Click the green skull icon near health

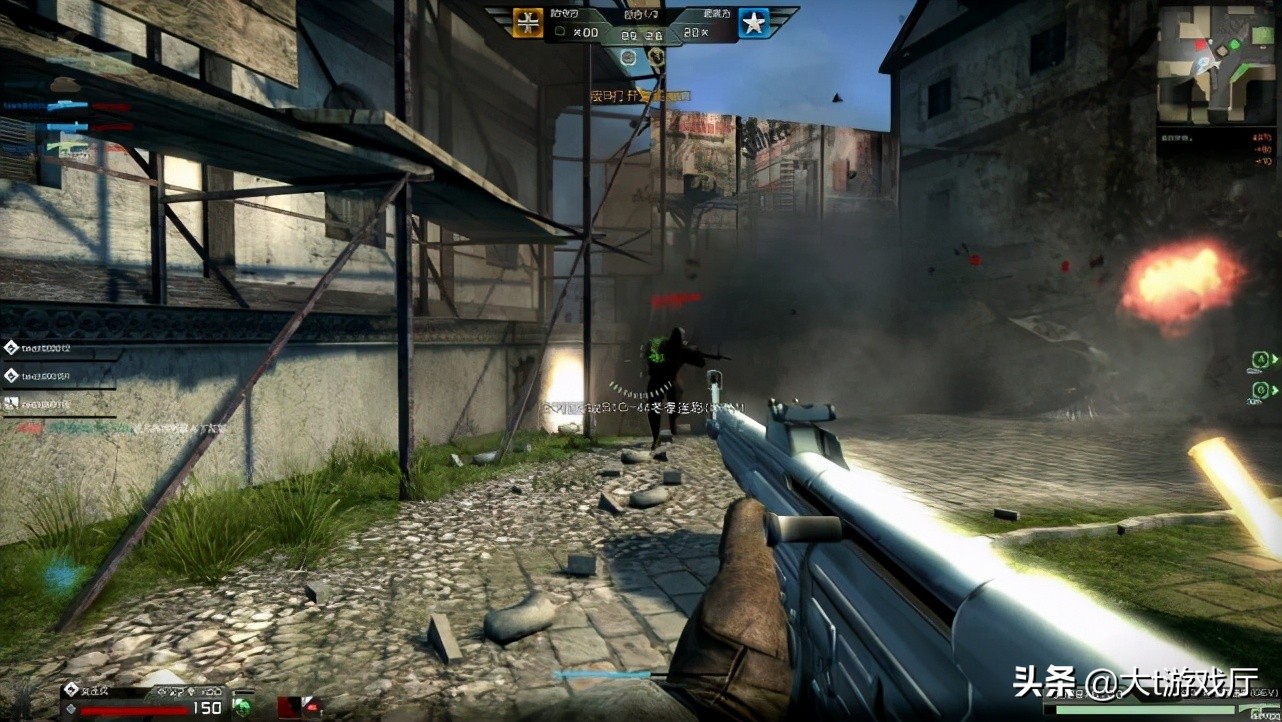point(242,705)
